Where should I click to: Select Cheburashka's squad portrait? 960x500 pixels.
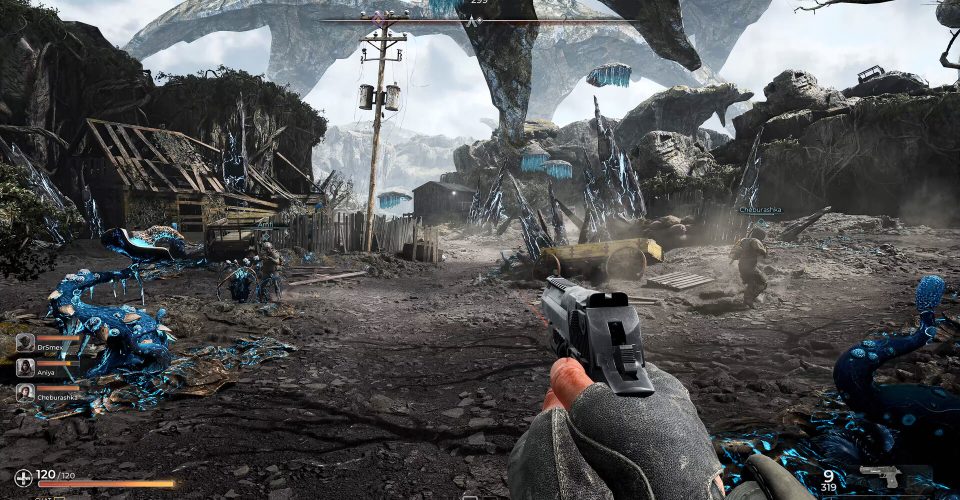coord(25,392)
